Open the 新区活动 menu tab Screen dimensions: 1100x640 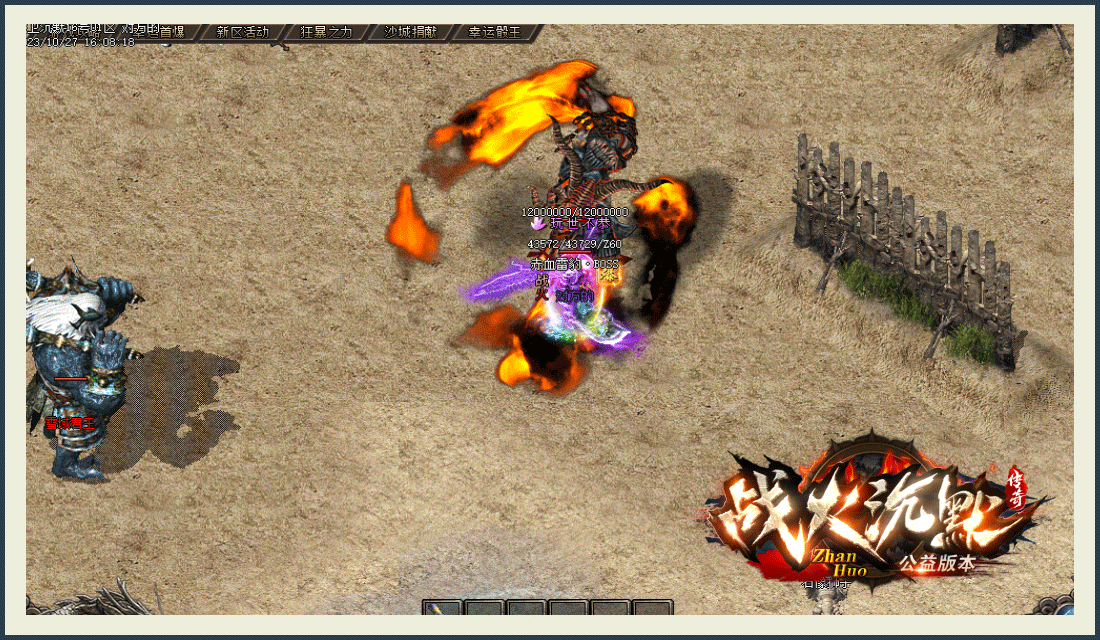[242, 32]
